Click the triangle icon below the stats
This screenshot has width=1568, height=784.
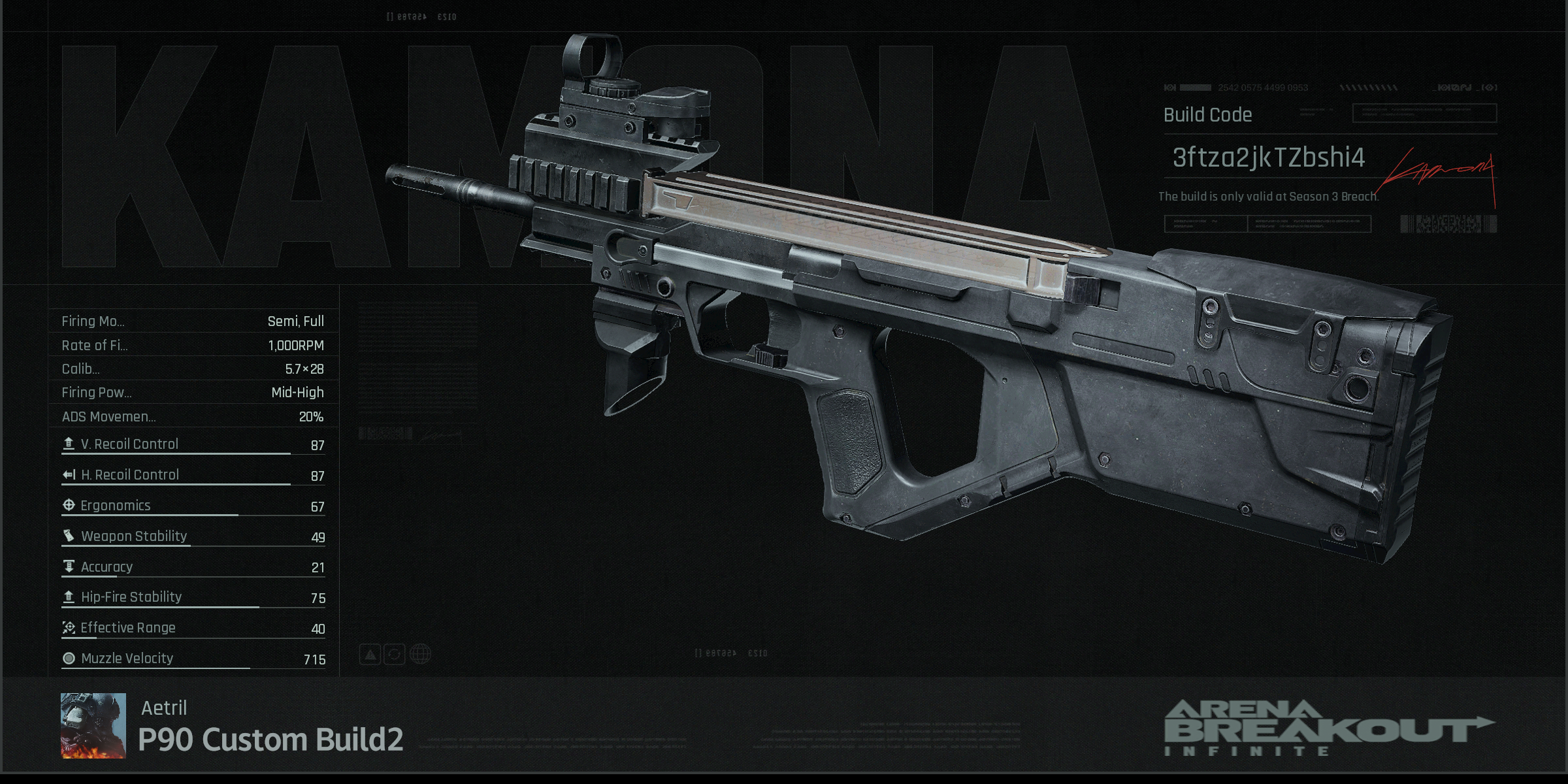point(370,654)
